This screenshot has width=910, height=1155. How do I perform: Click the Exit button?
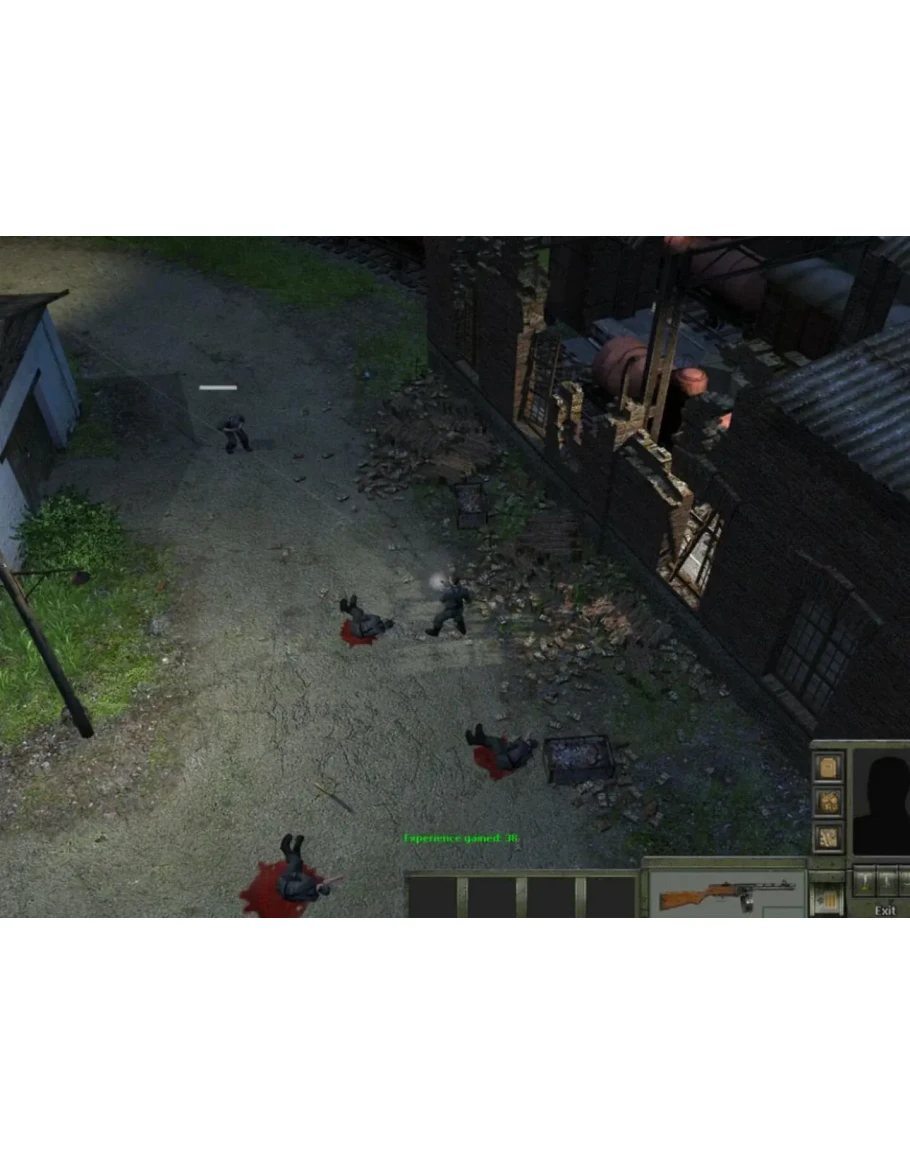885,910
